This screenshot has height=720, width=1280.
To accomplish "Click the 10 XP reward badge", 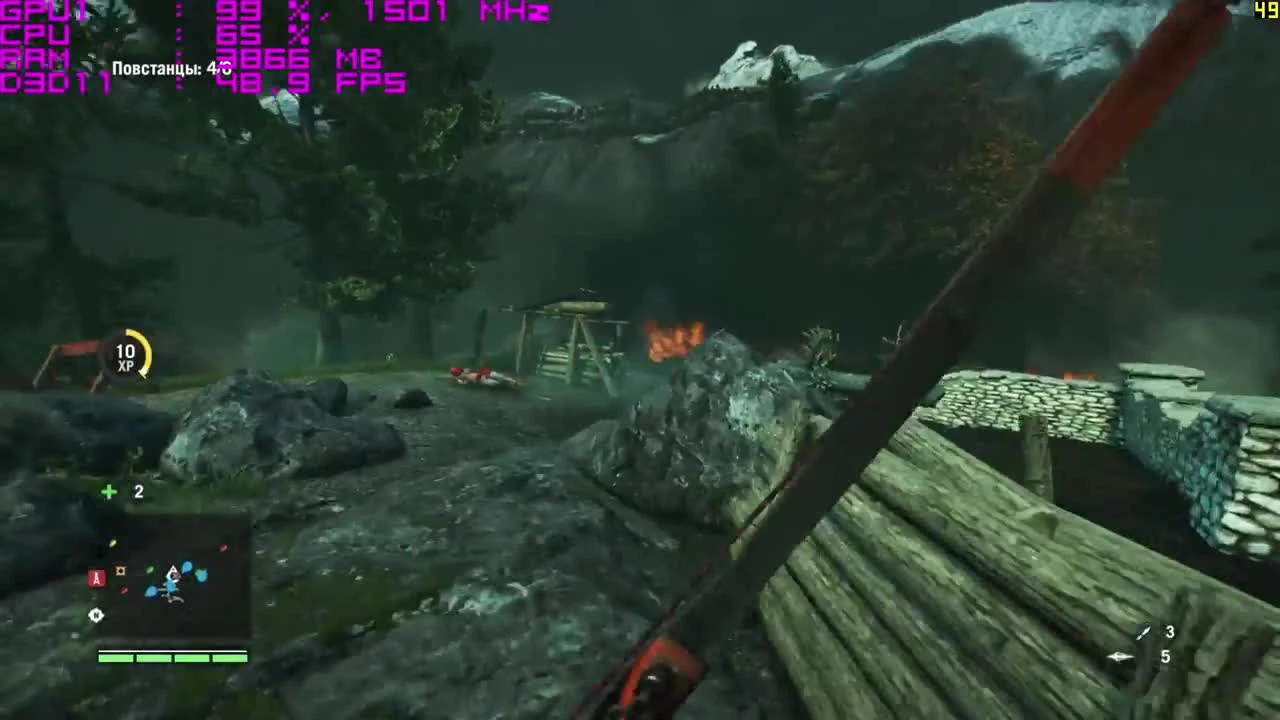I will 125,358.
